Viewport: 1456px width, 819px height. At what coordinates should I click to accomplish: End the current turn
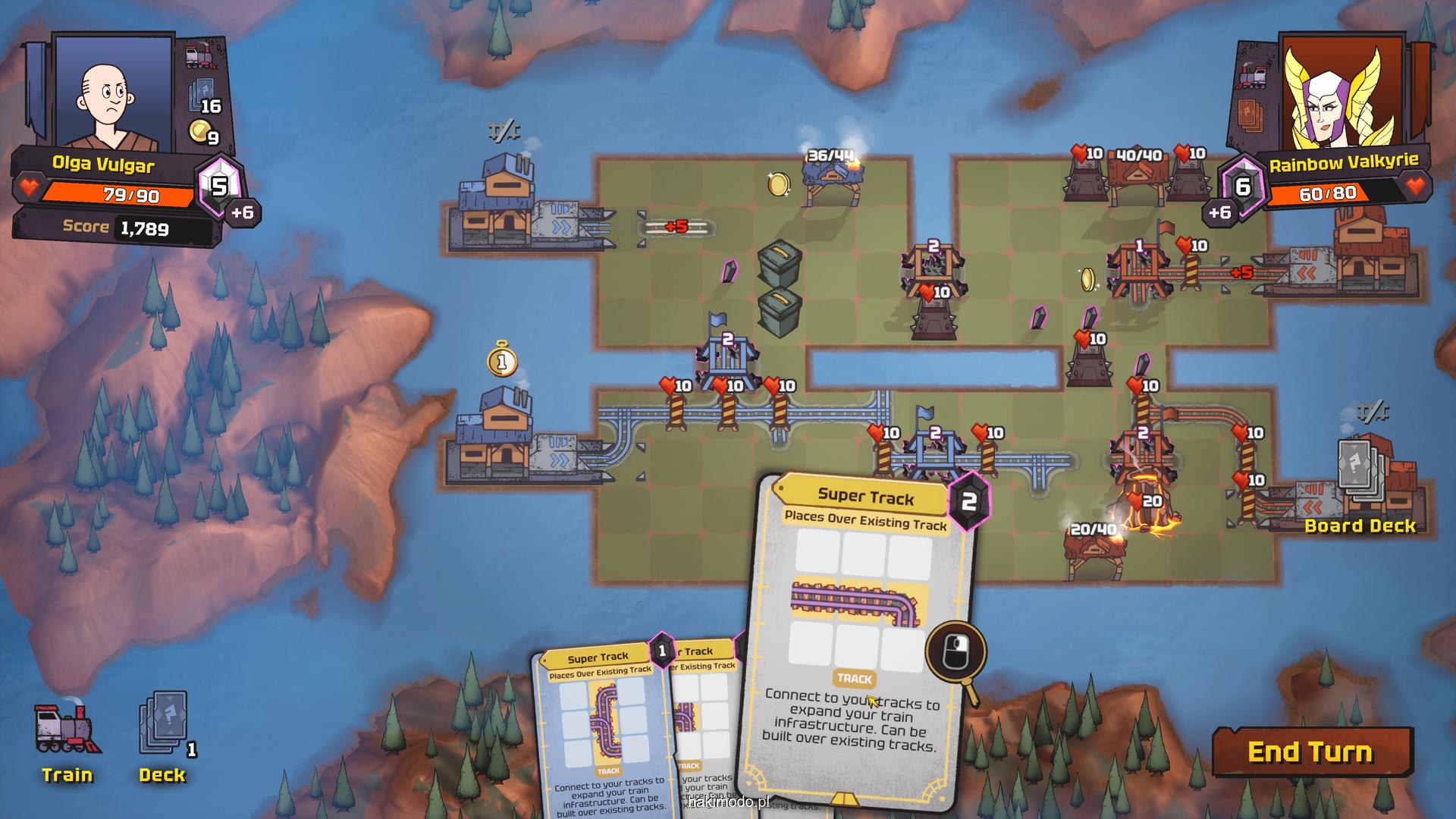point(1311,752)
